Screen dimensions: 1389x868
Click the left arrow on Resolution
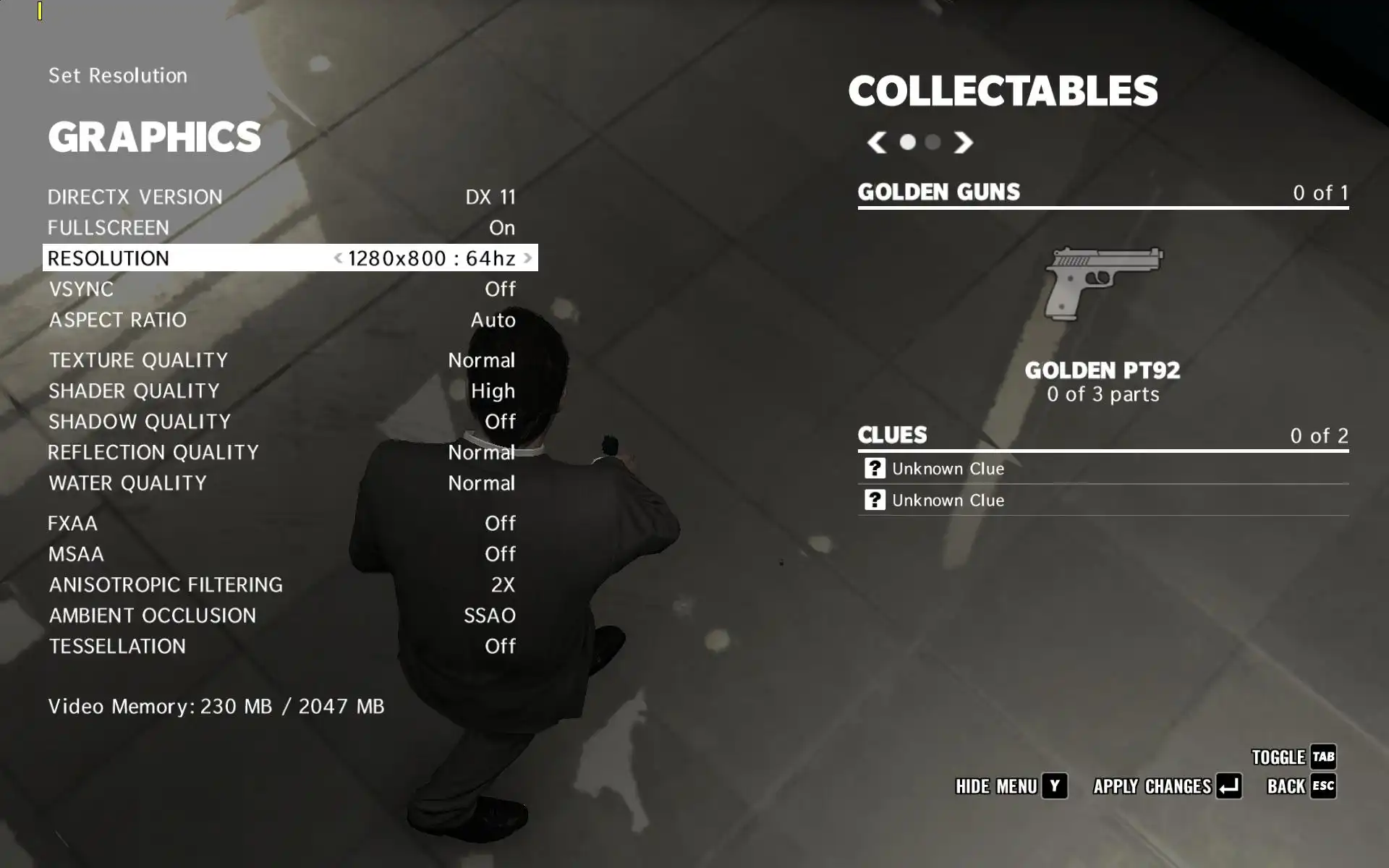tap(338, 258)
